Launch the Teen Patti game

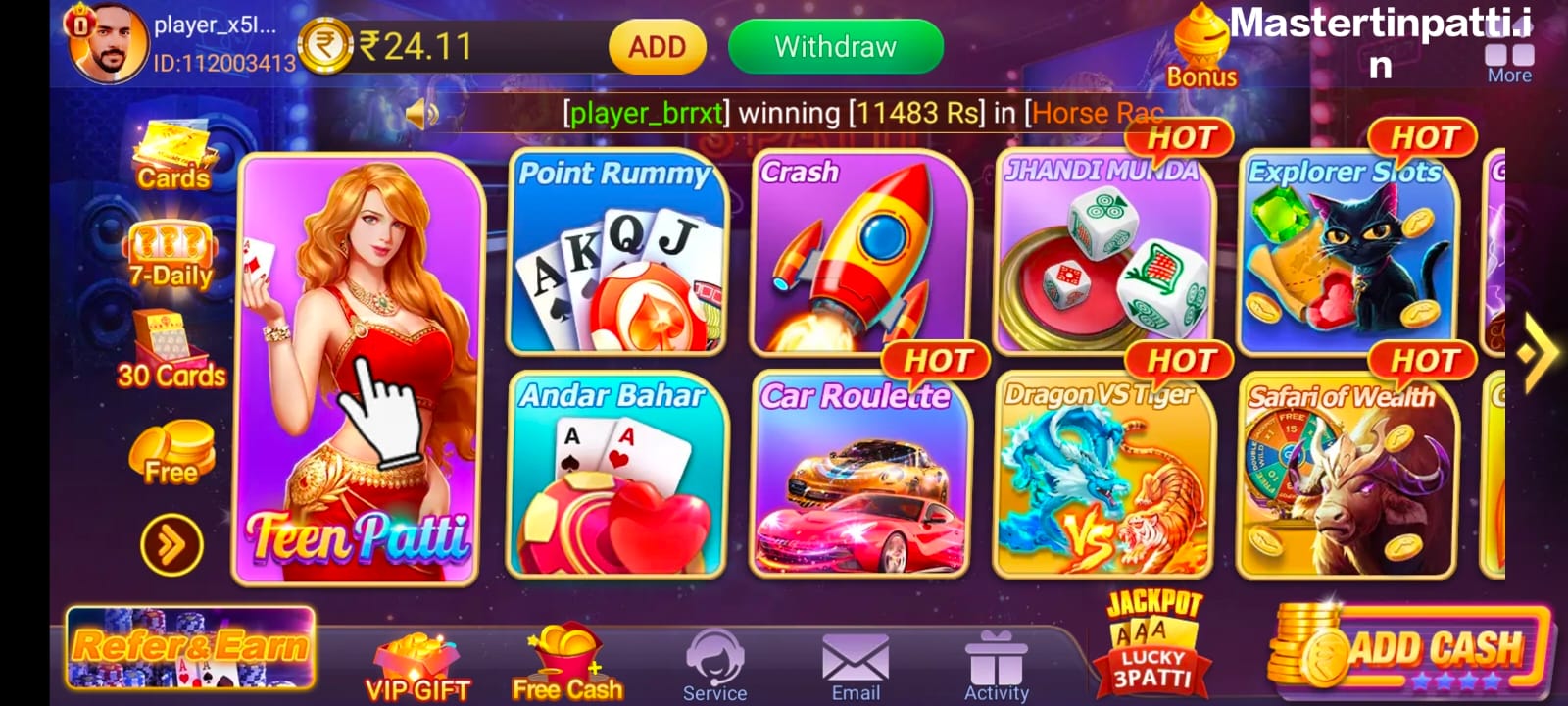pos(359,368)
